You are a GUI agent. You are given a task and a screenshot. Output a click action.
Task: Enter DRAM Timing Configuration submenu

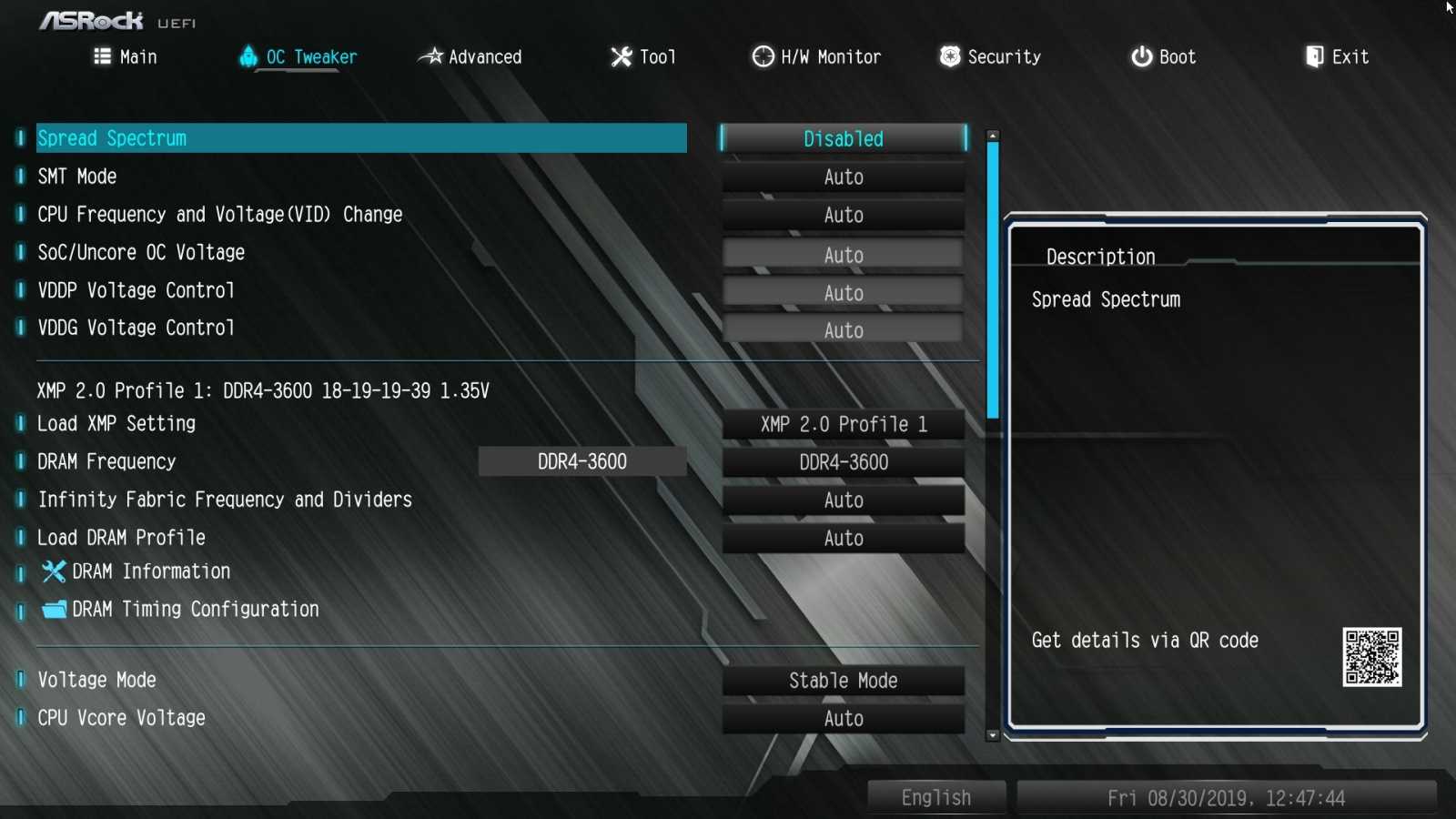tap(195, 610)
